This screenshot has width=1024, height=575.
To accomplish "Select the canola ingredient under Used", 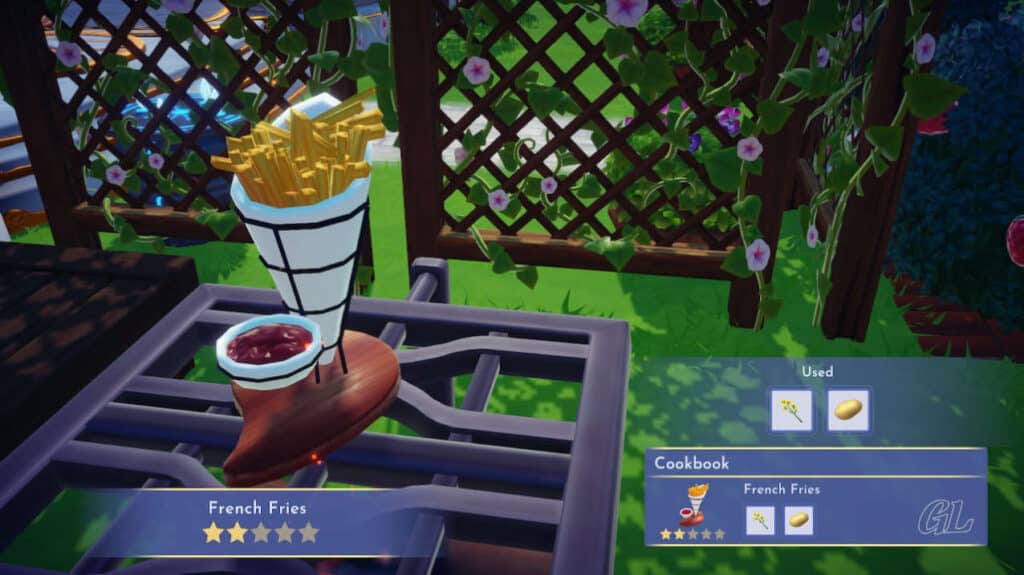I will click(x=791, y=410).
